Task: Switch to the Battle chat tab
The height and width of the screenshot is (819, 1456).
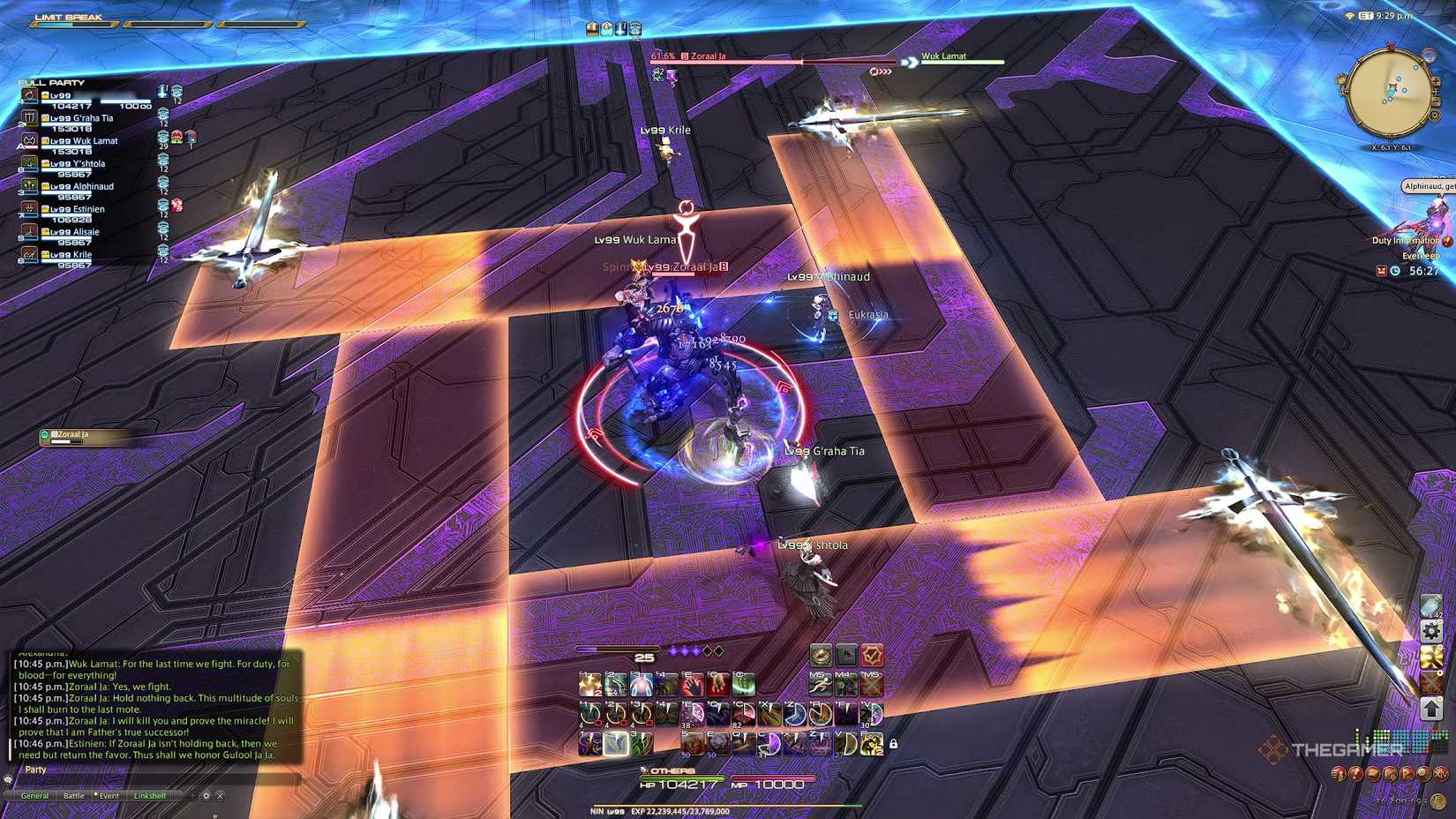Action: pos(74,795)
